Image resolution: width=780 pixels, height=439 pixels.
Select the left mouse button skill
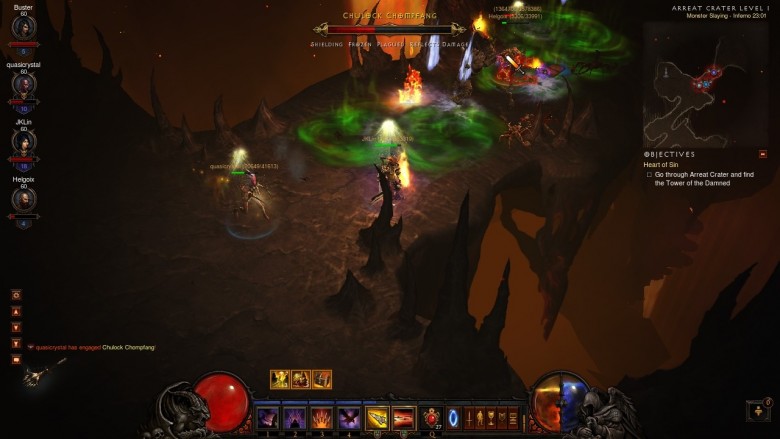pos(377,418)
